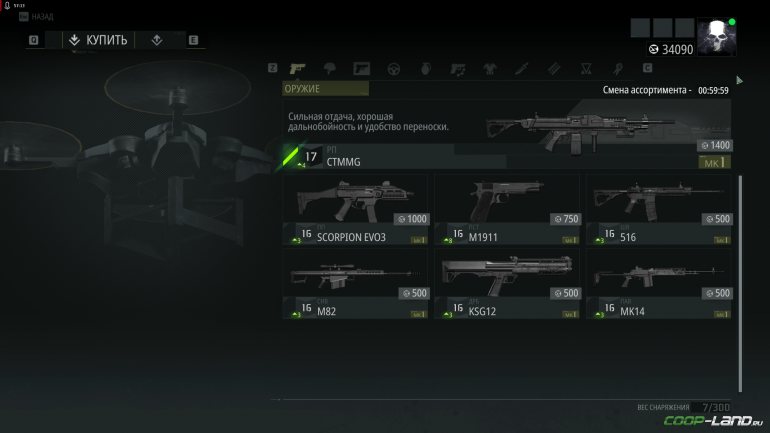The width and height of the screenshot is (770, 433).
Task: Show the shirt clothing category
Action: (x=489, y=69)
